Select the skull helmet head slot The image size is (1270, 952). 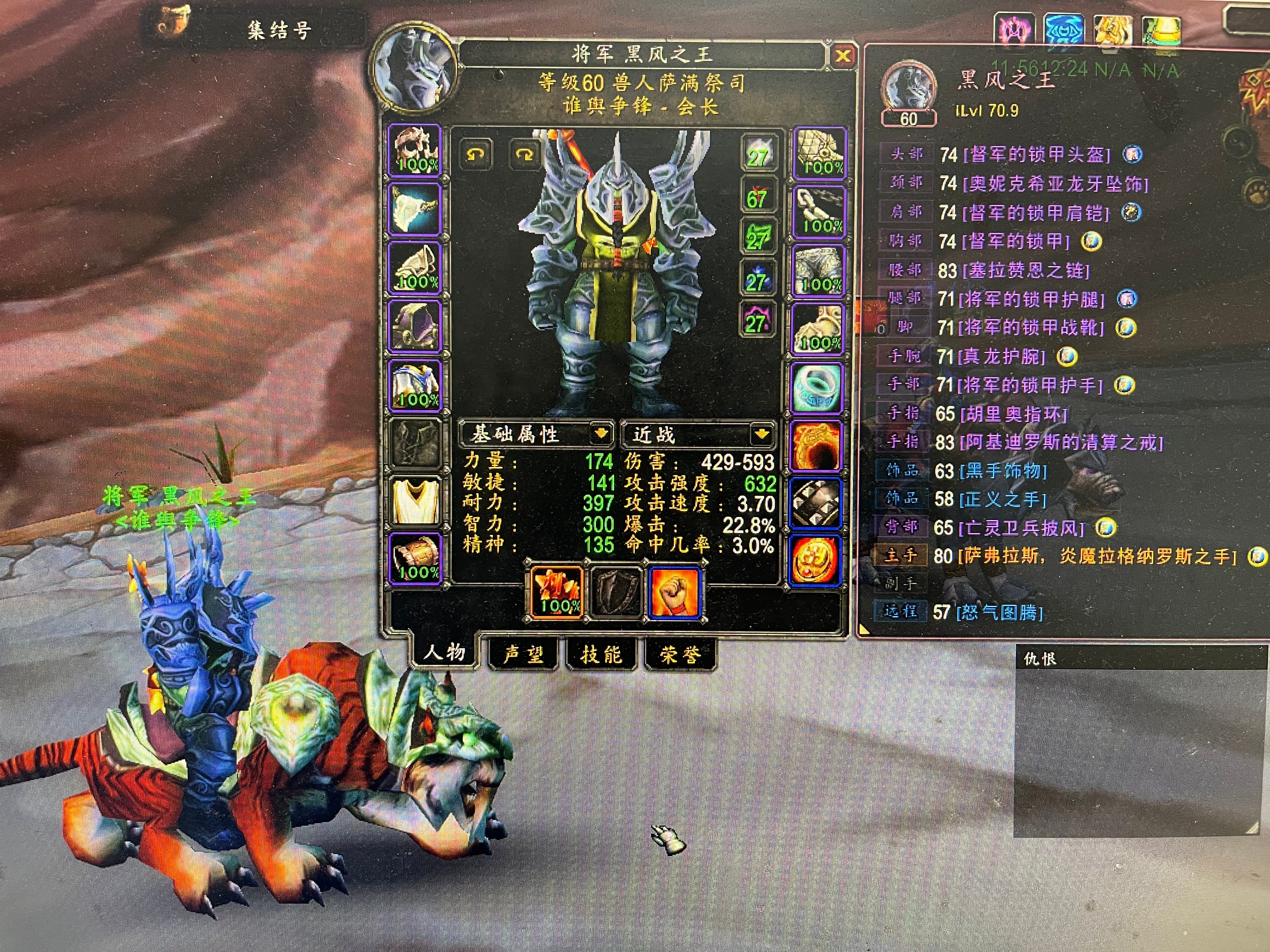[416, 150]
